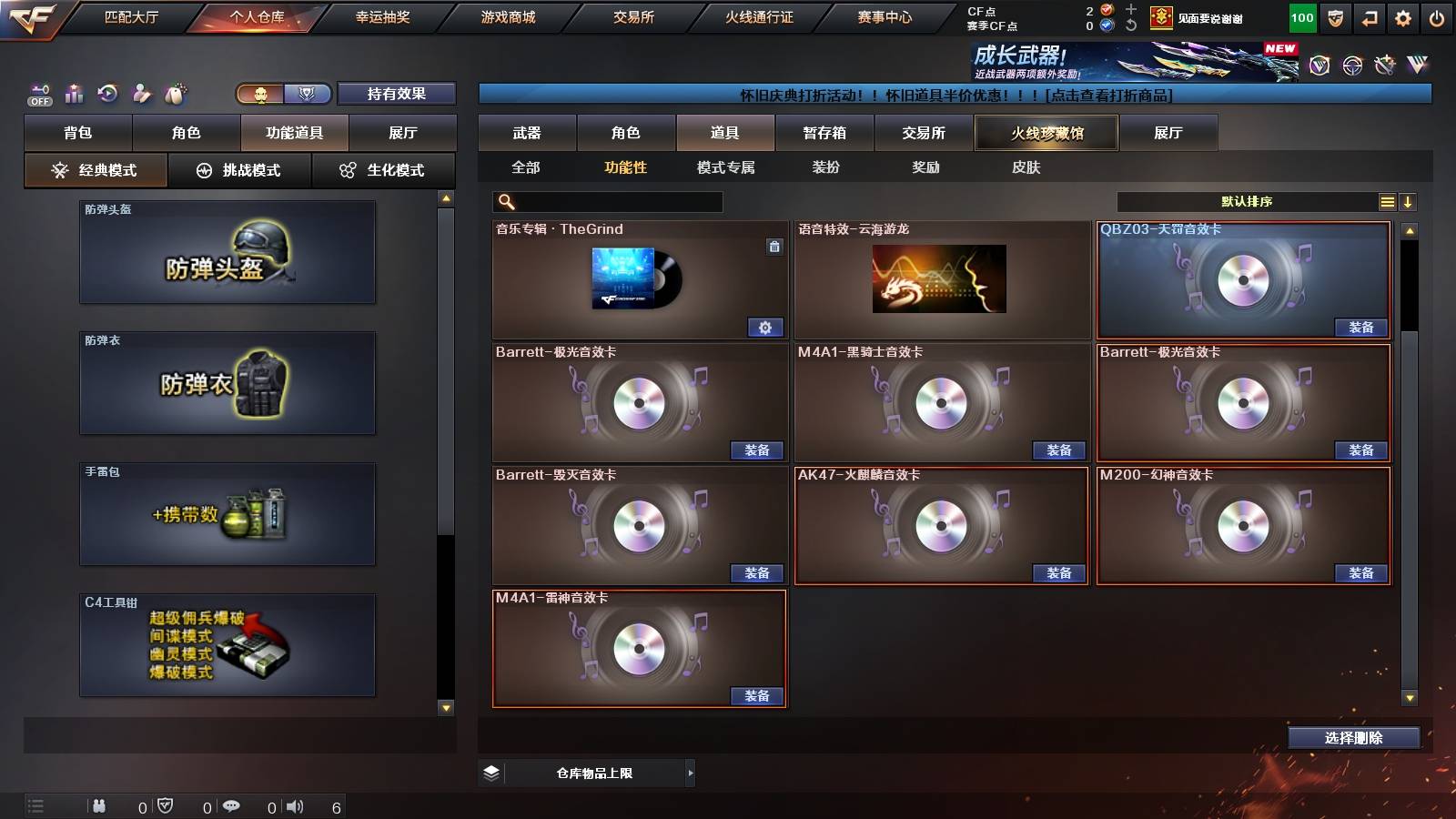This screenshot has height=819, width=1456.
Task: Expand the C4工具钳 entry
Action: point(227,646)
